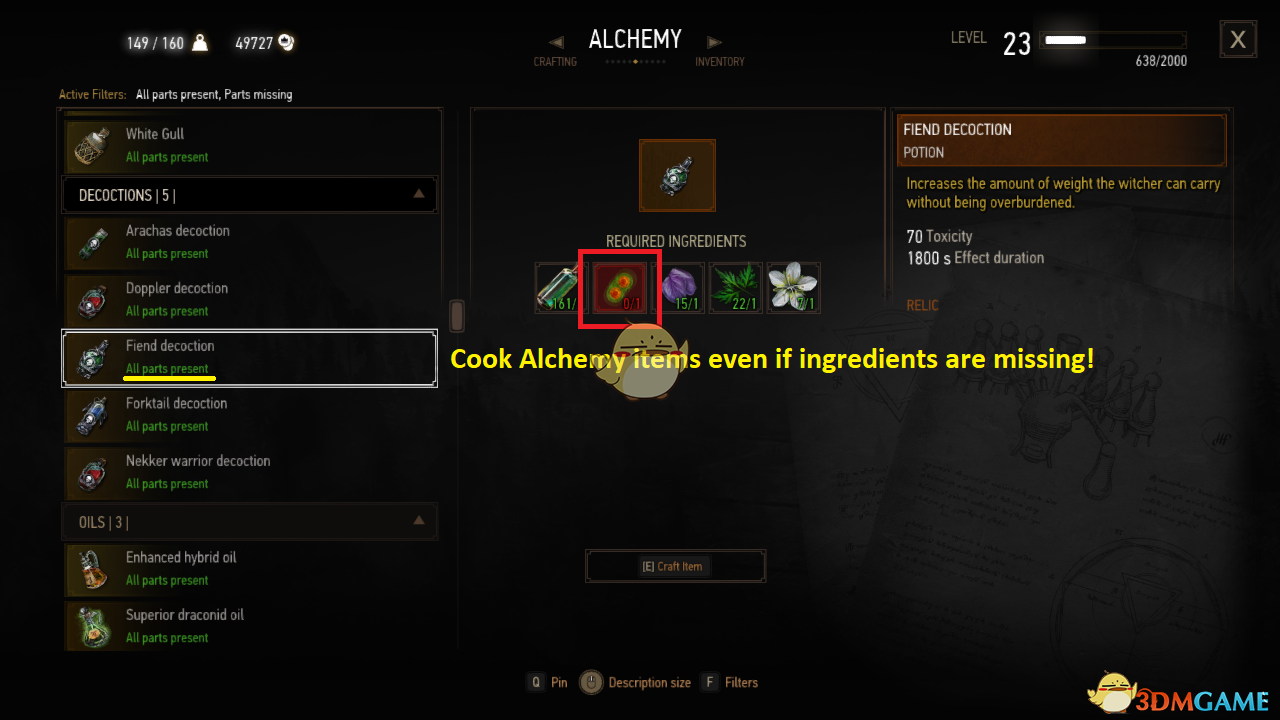The width and height of the screenshot is (1280, 720).
Task: Click the white flower ingredient slot
Action: 794,288
